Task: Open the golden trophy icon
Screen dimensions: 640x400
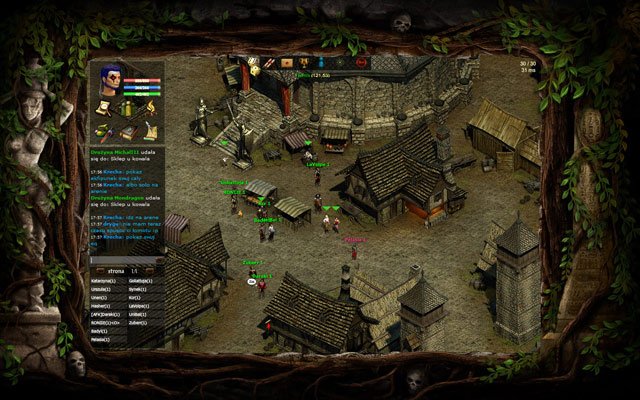Action: click(x=301, y=62)
